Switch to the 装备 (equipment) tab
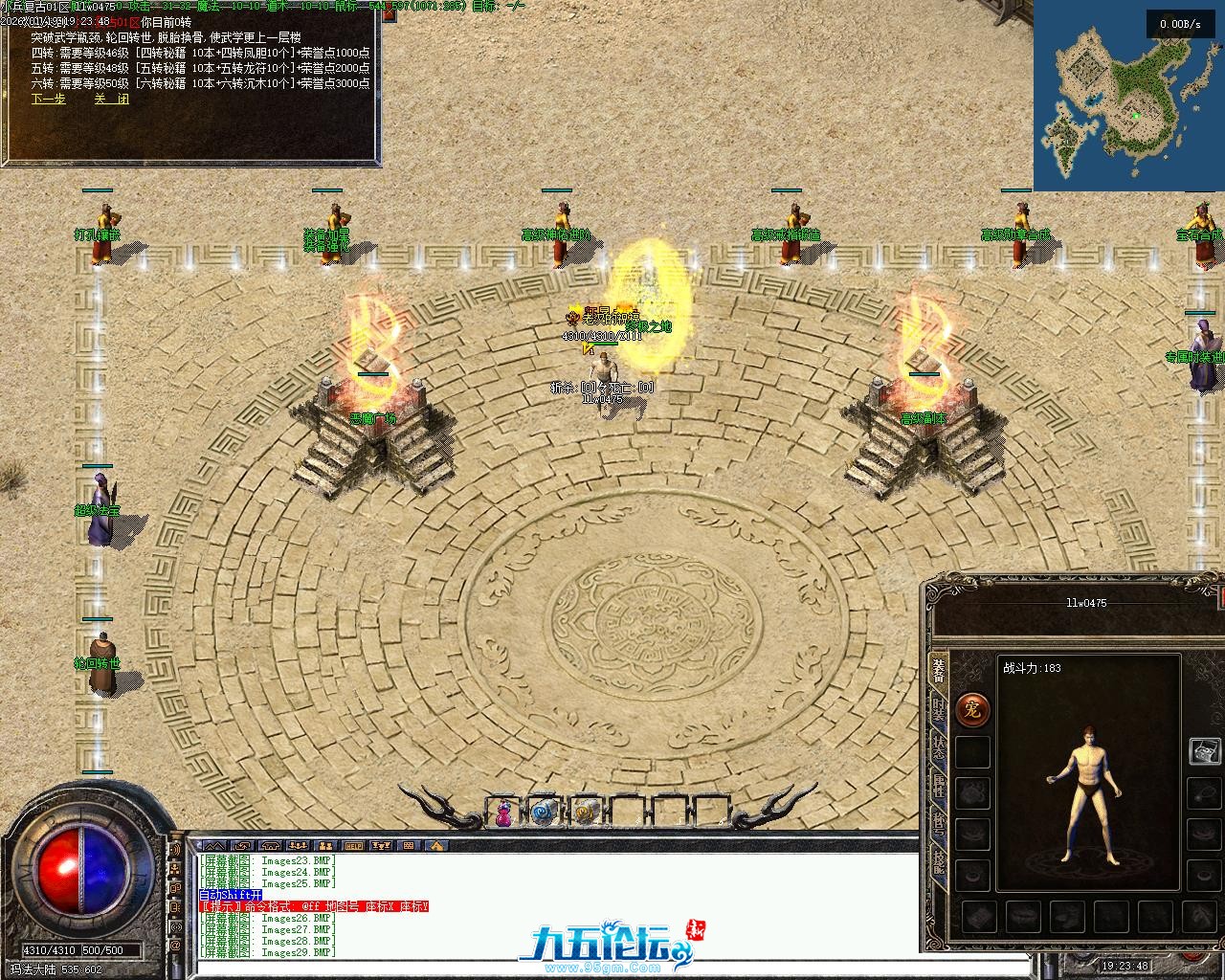The height and width of the screenshot is (980, 1225). [939, 672]
